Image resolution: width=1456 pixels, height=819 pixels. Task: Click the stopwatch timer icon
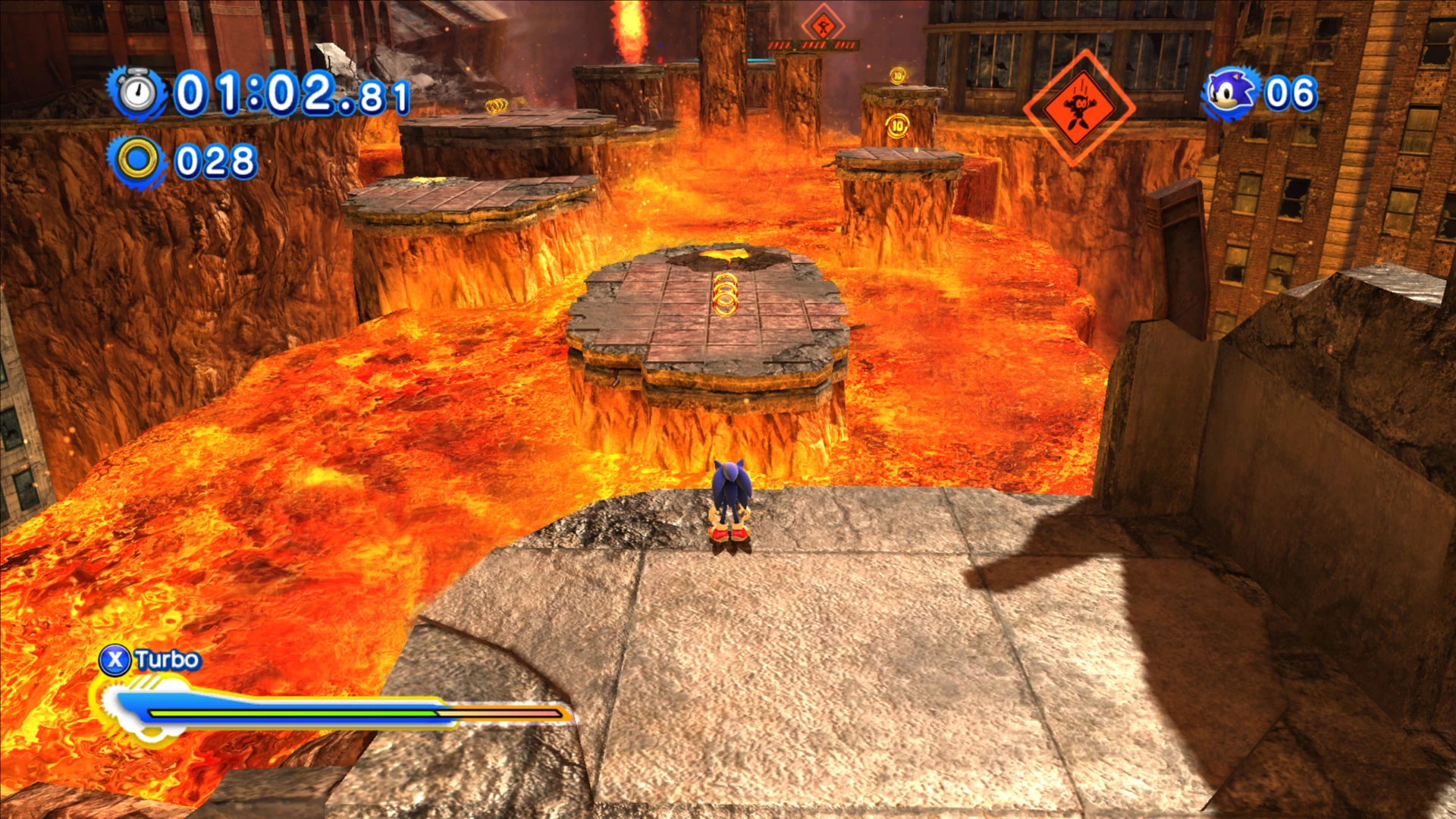click(137, 93)
